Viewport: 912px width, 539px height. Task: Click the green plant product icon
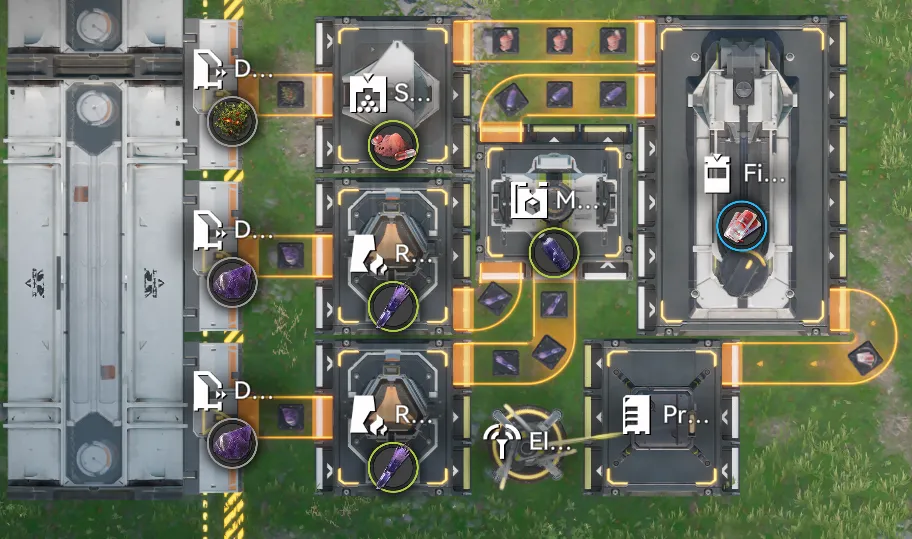[234, 123]
